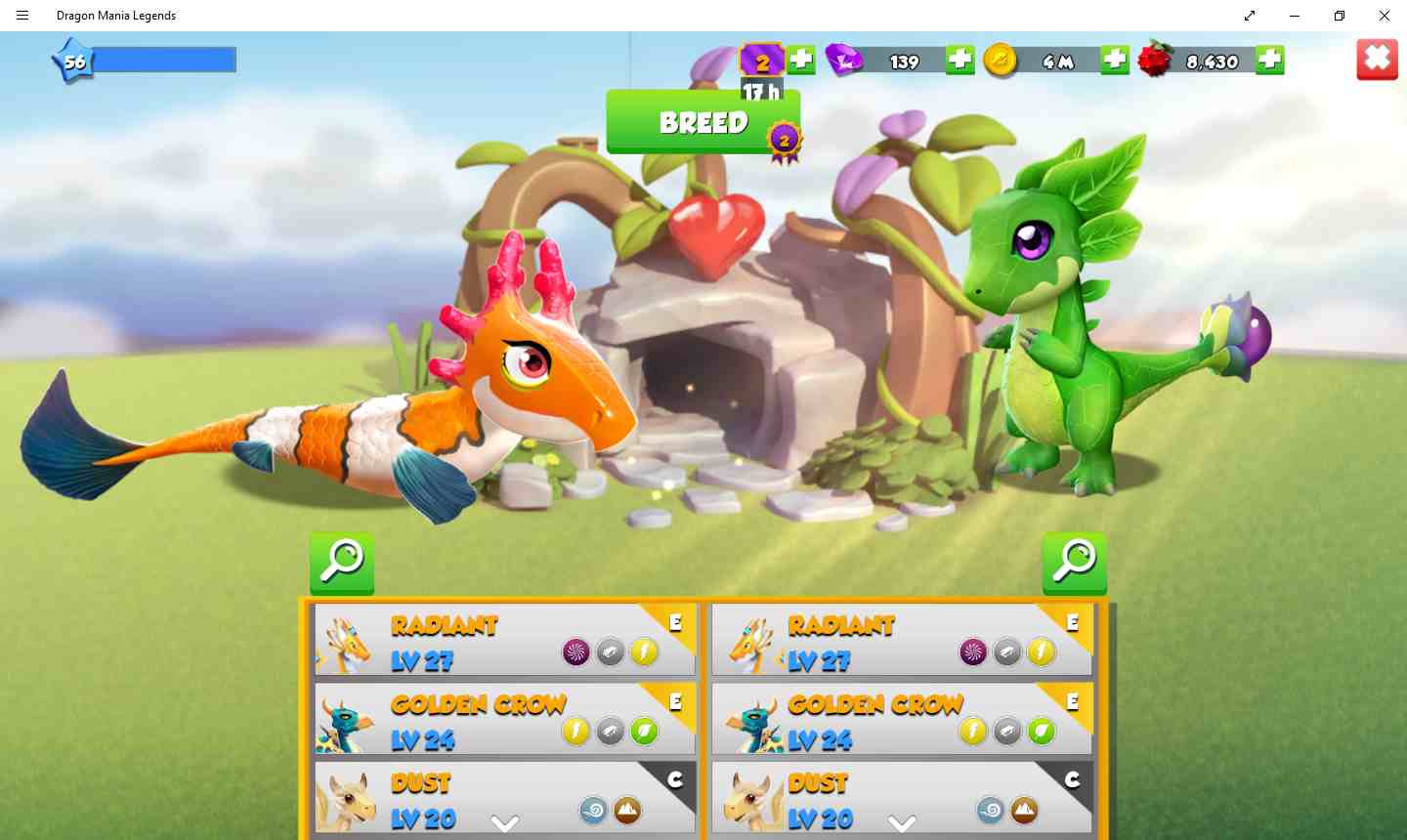Add more gems with the plus button
1407x840 pixels.
(x=959, y=60)
